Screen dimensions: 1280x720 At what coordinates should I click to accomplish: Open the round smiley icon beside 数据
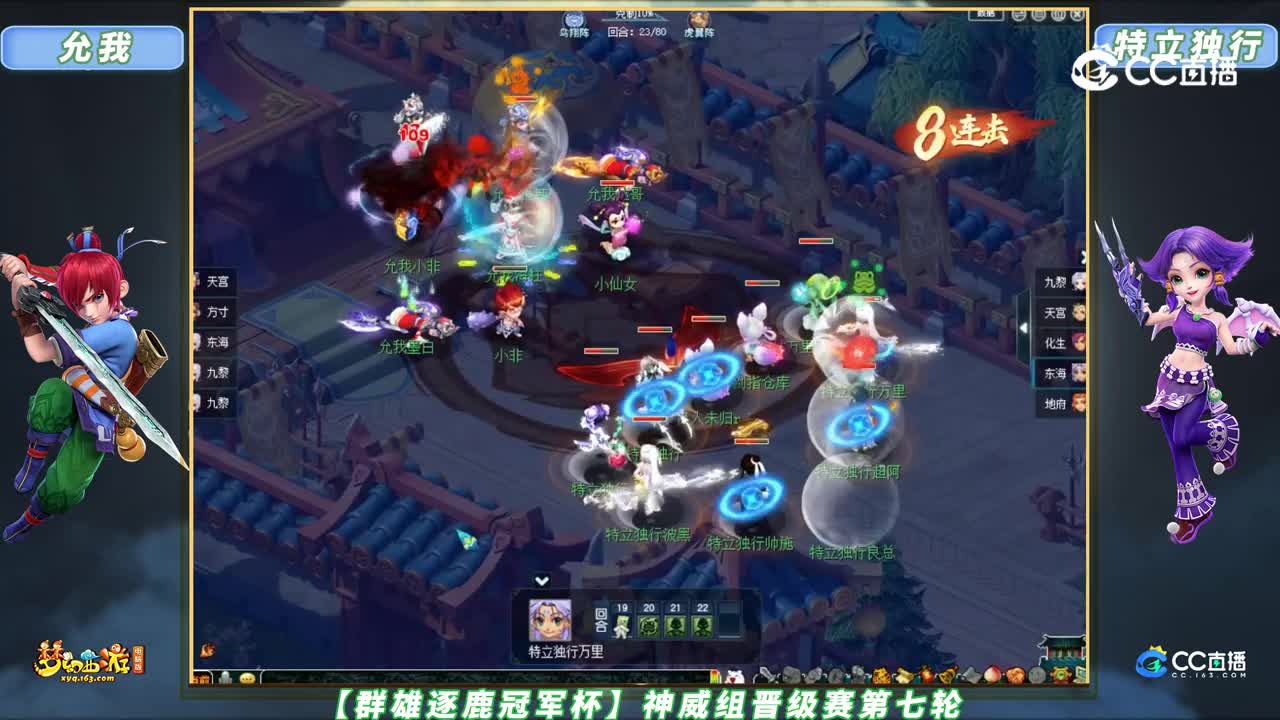coord(1019,14)
